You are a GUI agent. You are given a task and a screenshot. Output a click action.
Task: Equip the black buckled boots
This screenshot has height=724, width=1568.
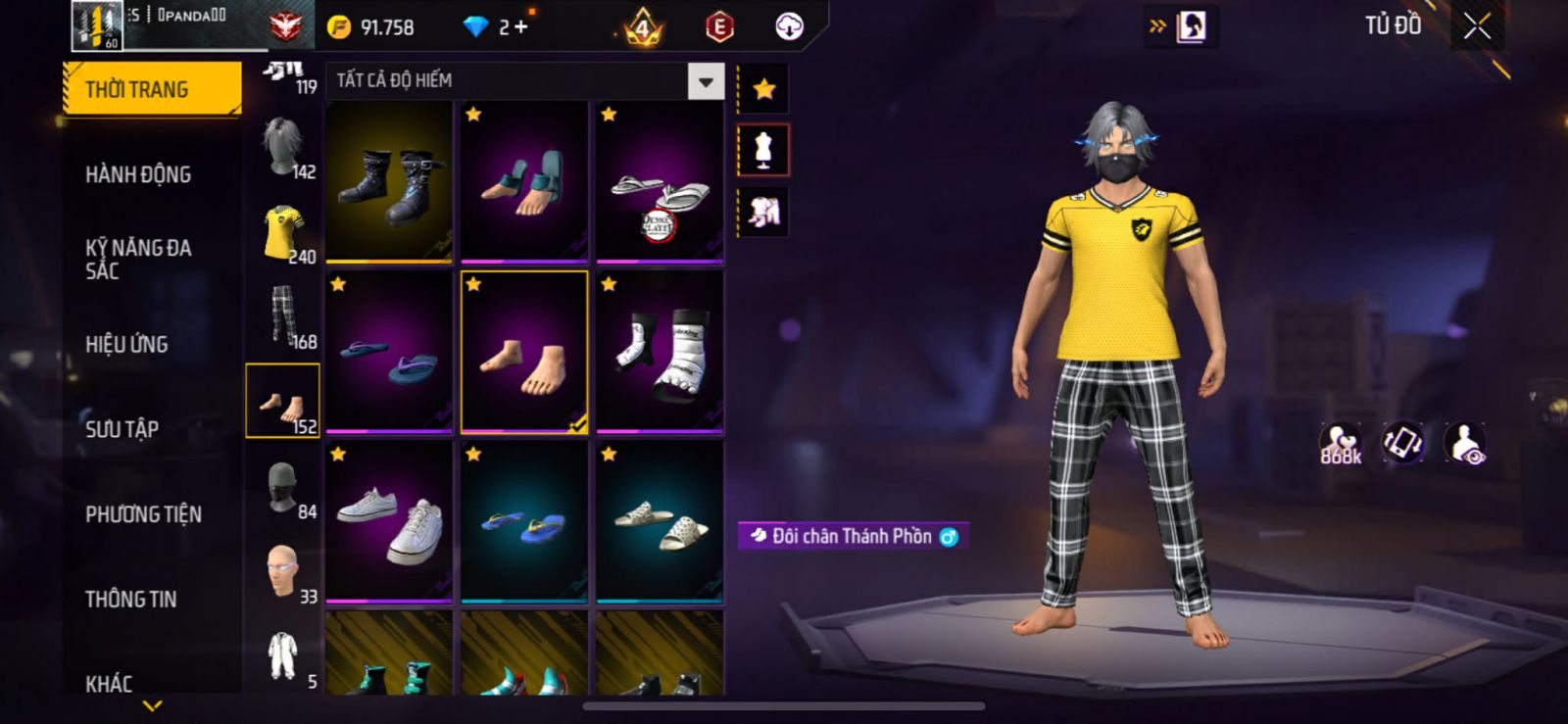[389, 182]
